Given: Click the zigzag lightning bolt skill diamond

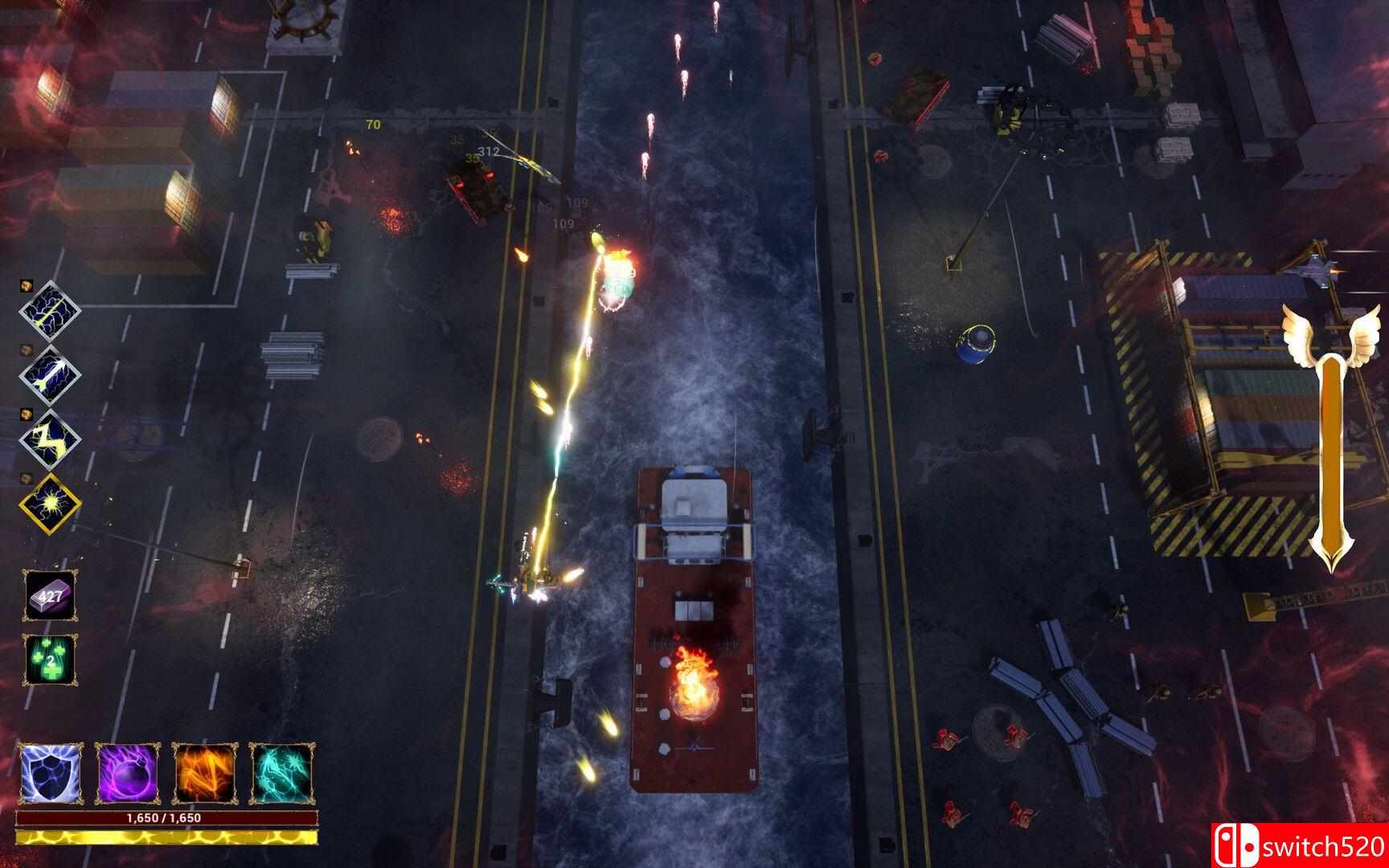Looking at the screenshot, I should [50, 439].
